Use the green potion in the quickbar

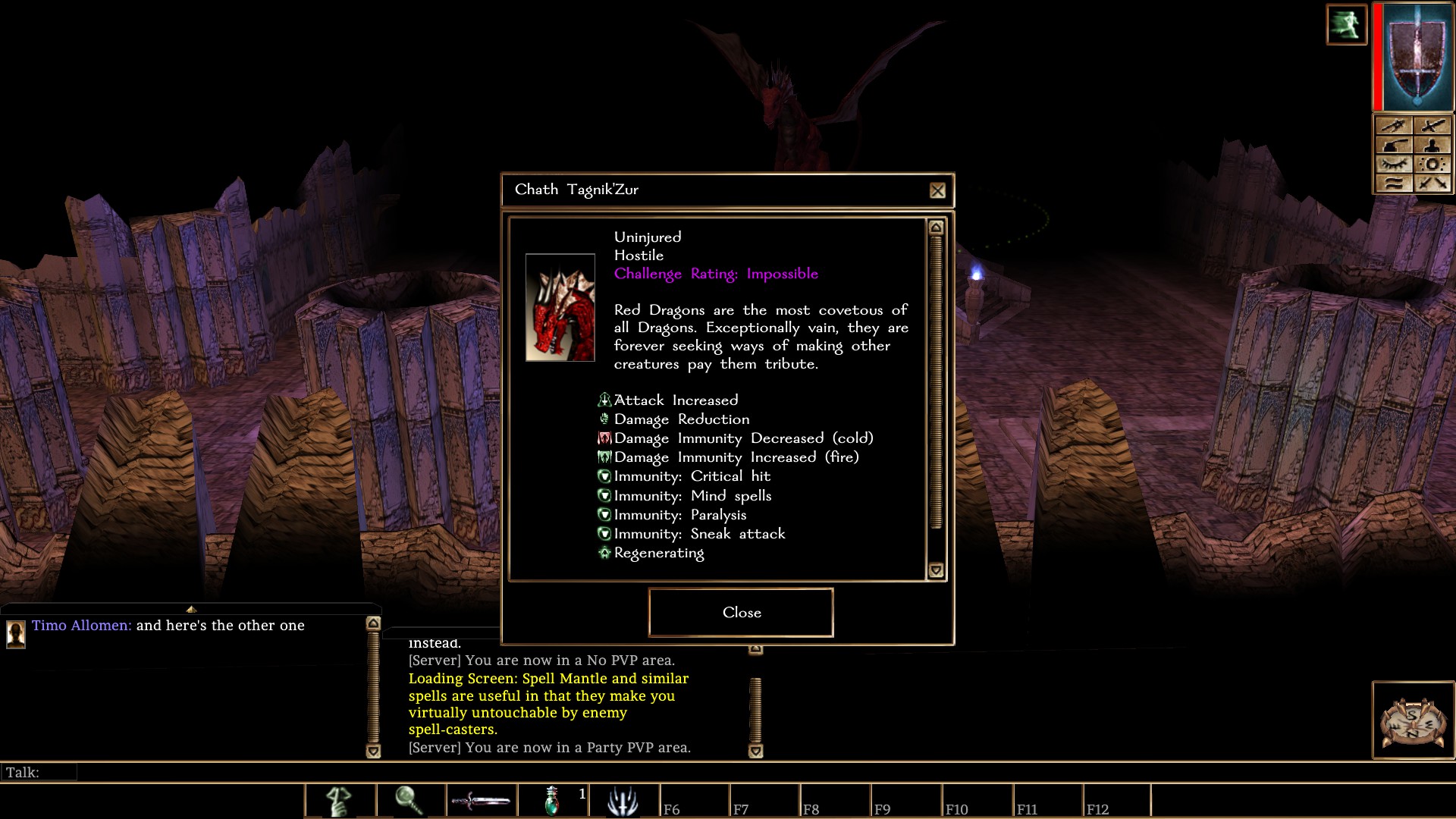tap(553, 801)
